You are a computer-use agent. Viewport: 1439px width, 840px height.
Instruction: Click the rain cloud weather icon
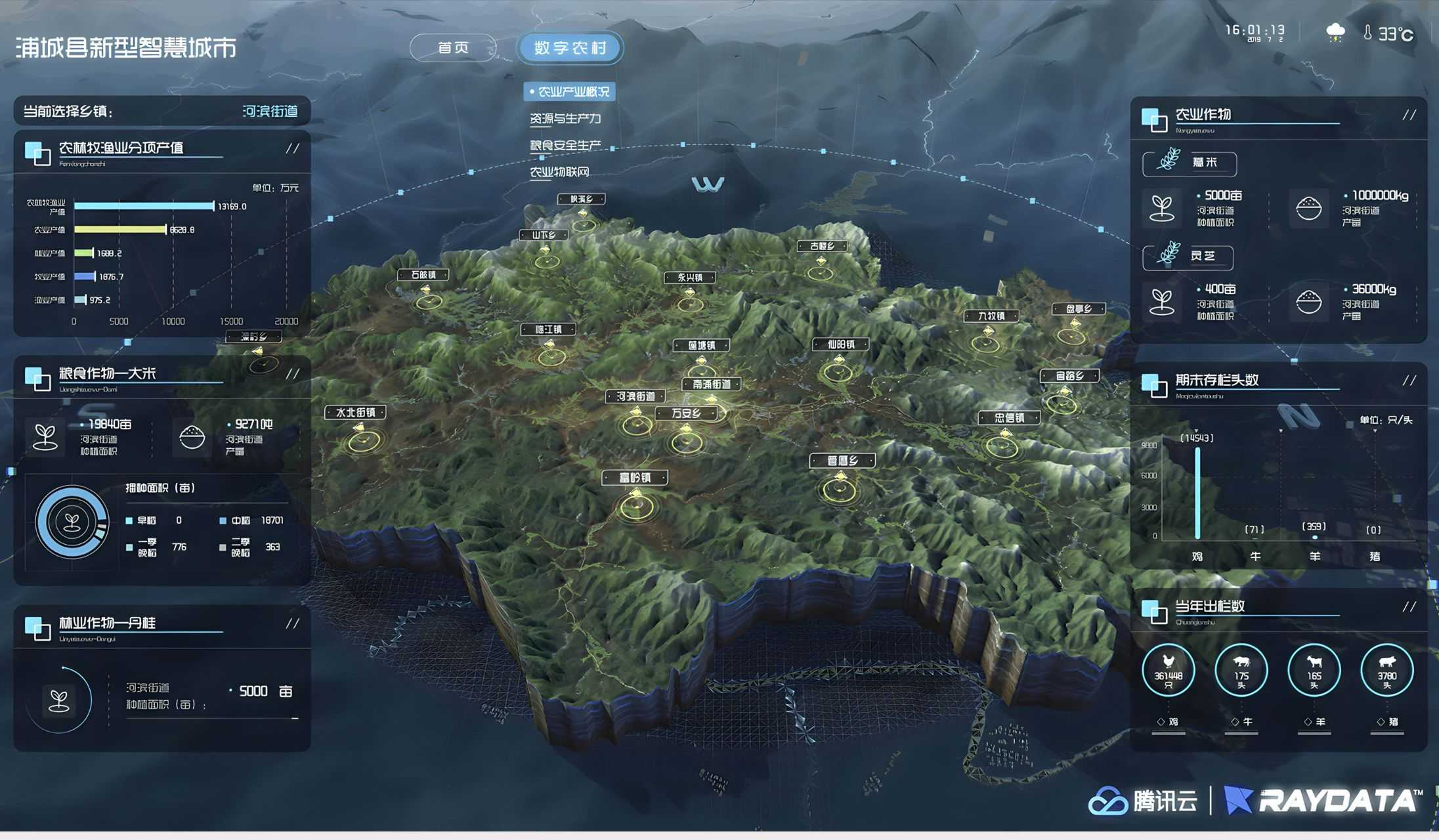[1335, 33]
